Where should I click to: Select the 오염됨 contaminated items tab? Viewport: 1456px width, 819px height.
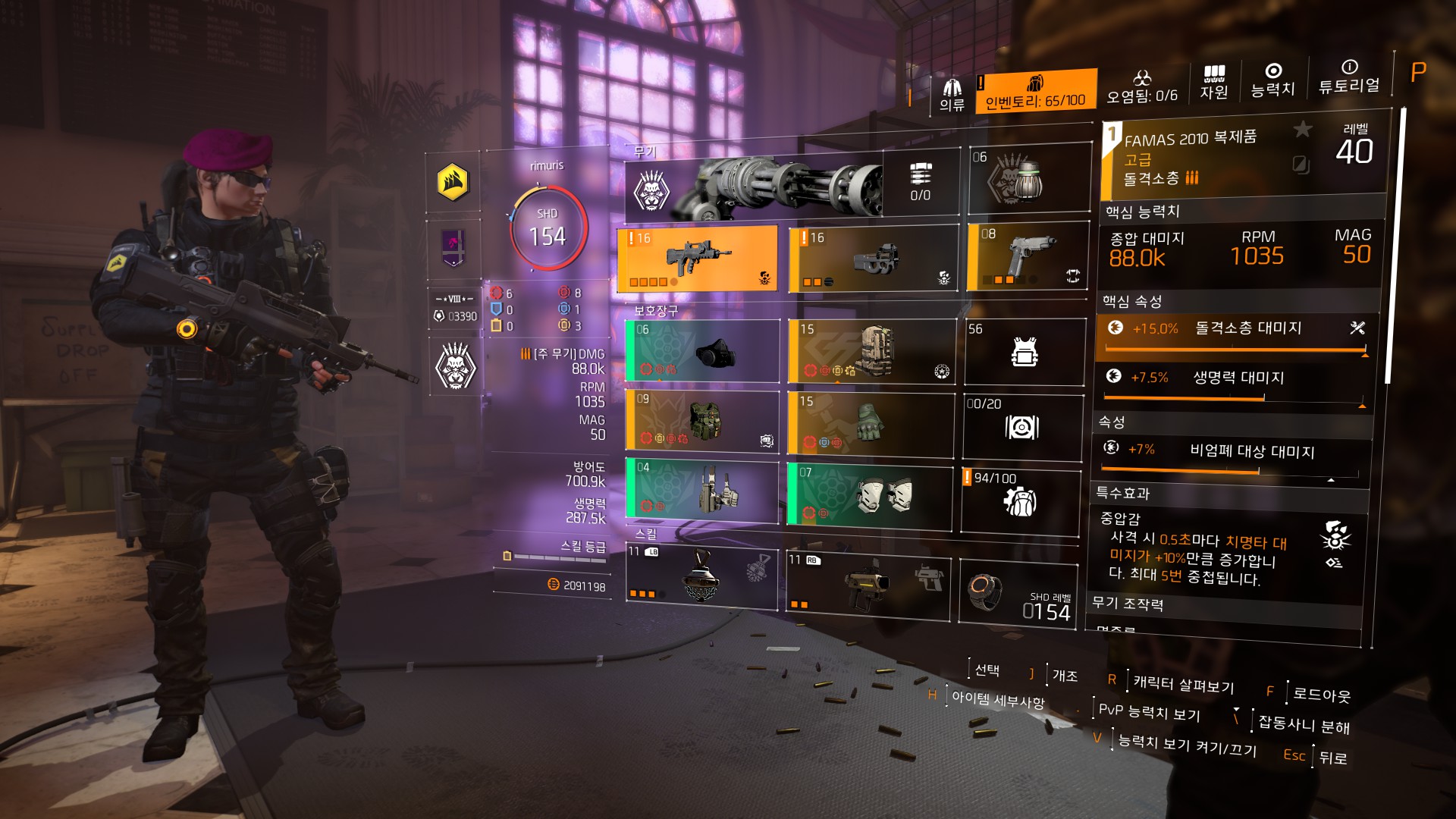[x=1141, y=87]
